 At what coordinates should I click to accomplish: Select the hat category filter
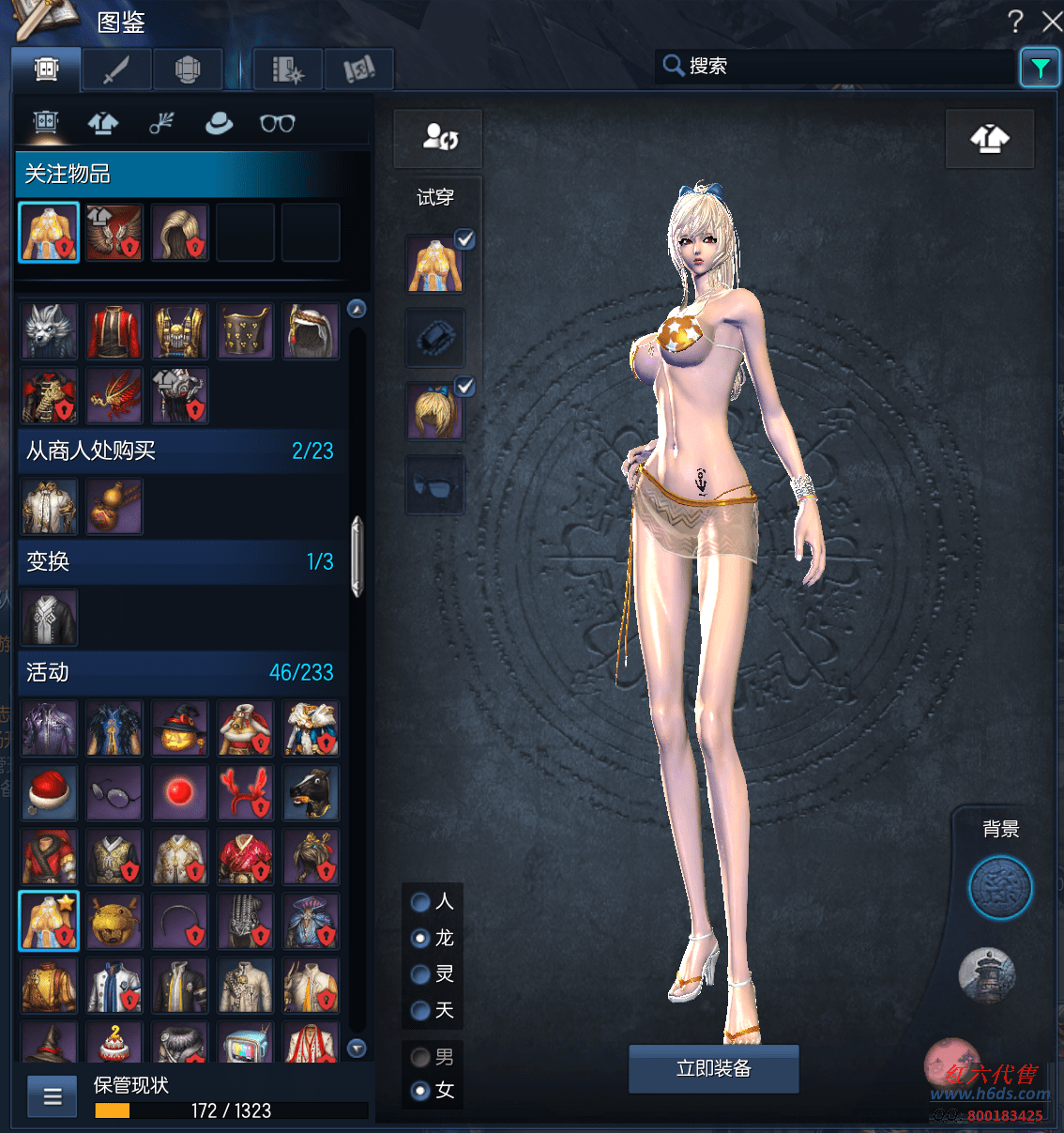[x=219, y=123]
